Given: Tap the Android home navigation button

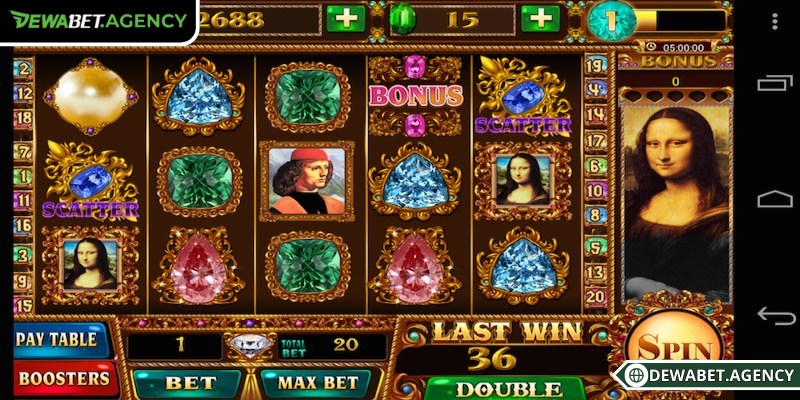Looking at the screenshot, I should click(x=775, y=199).
